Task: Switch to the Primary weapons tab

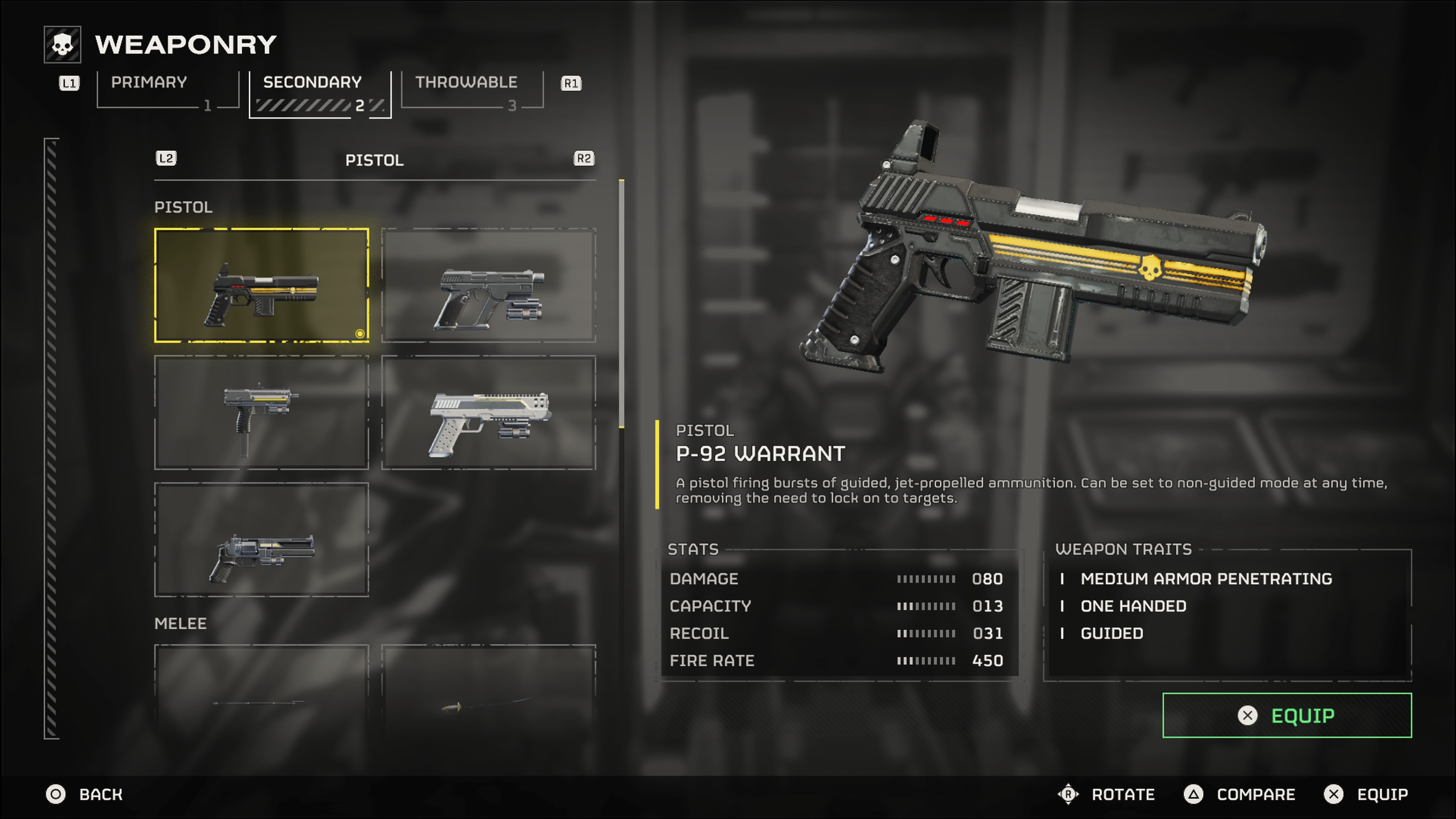Action: 167,89
